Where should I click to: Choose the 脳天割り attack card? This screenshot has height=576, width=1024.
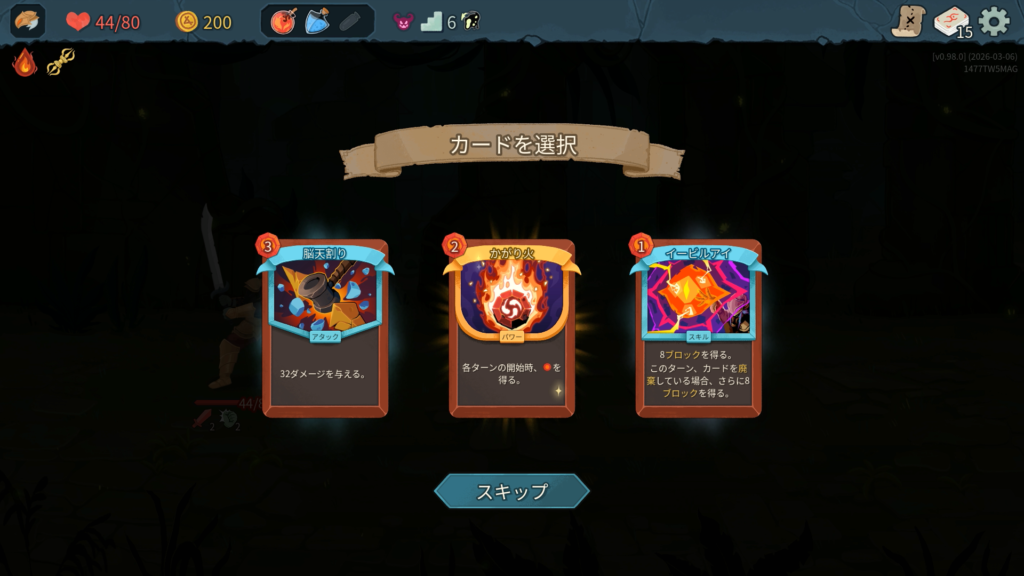click(x=325, y=328)
